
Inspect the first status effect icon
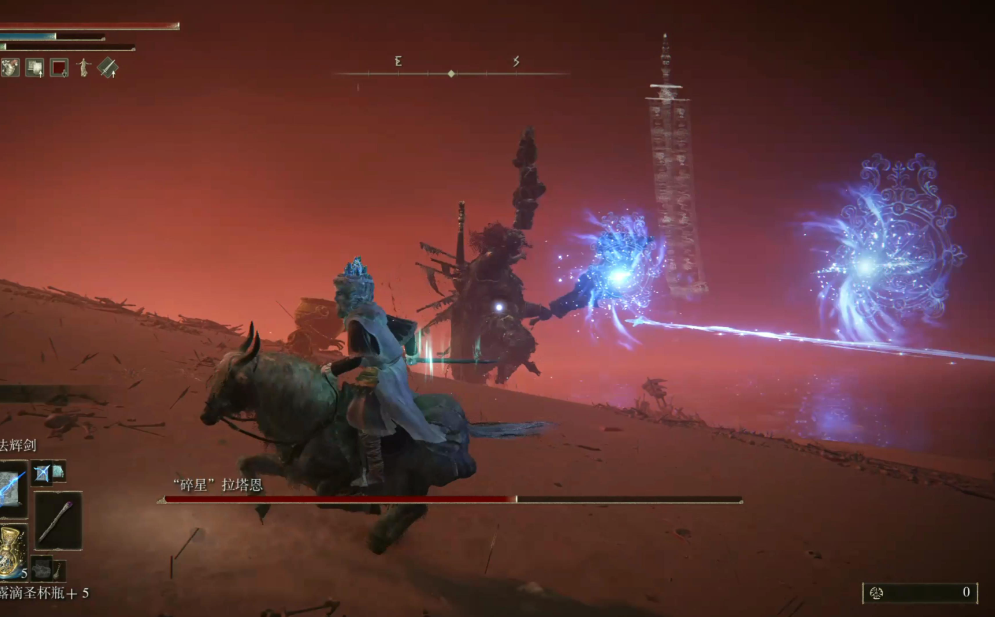click(x=10, y=68)
